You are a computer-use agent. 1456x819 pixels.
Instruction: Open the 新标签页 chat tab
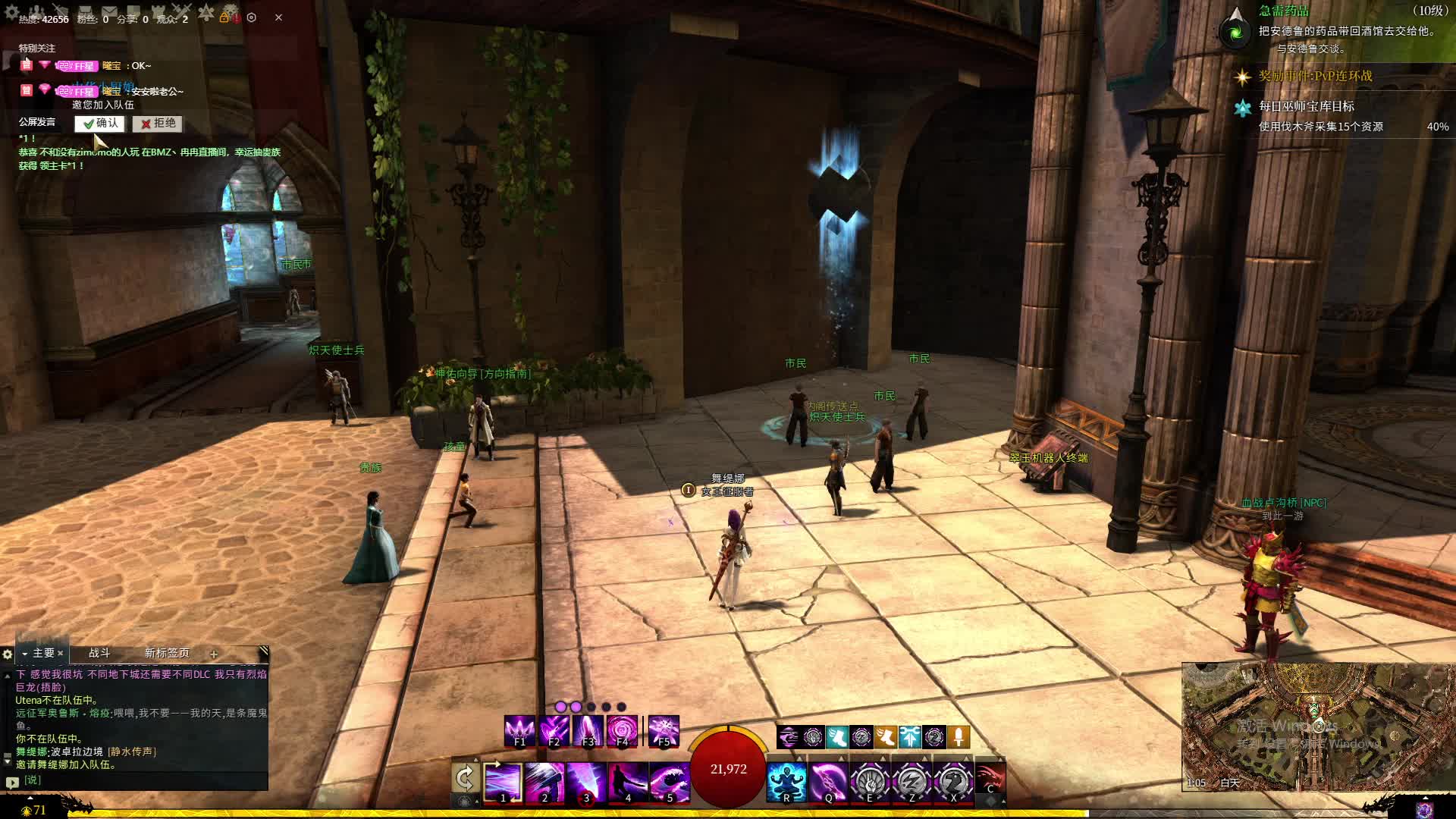point(167,653)
